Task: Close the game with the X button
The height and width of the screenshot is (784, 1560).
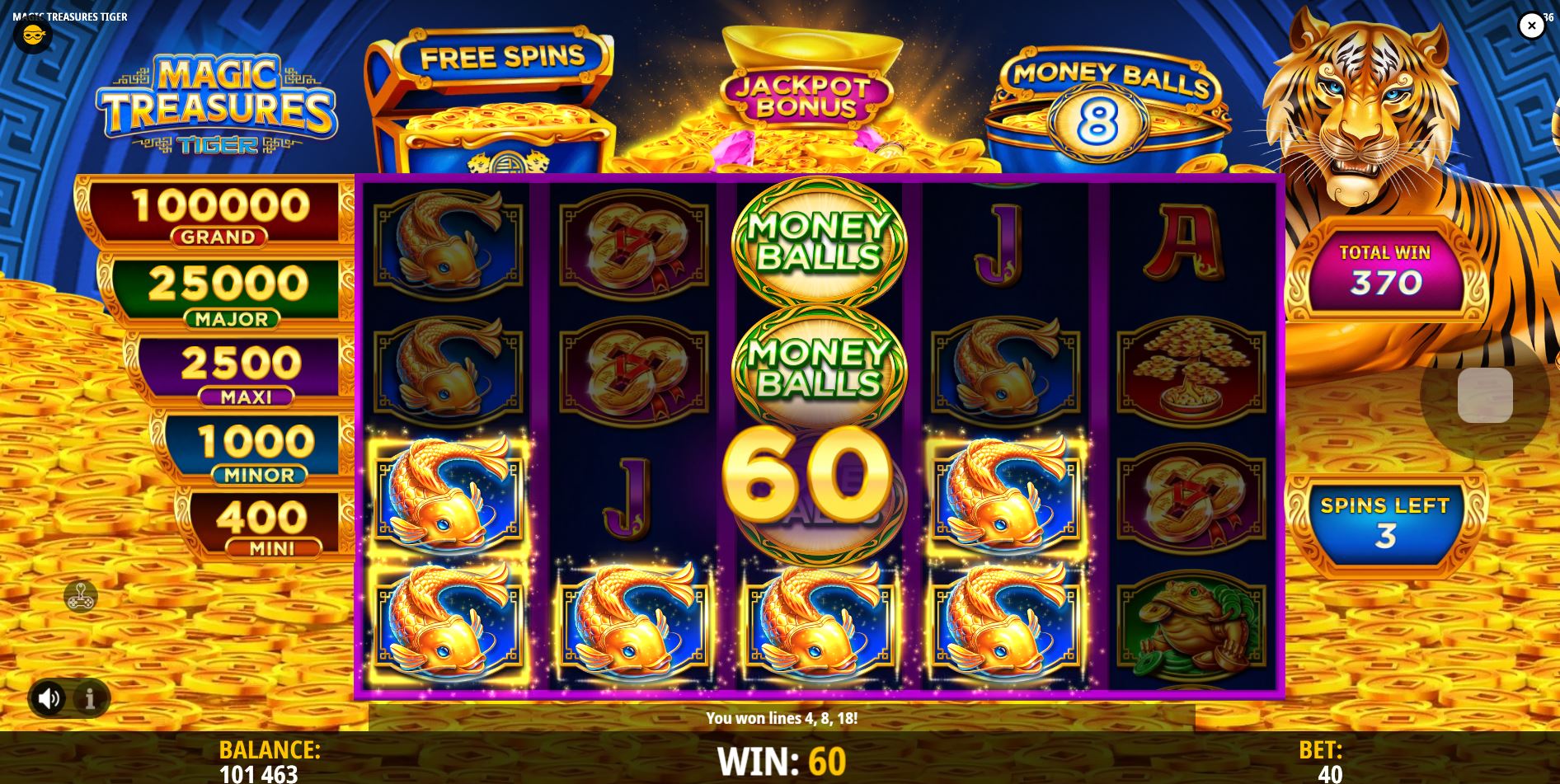Action: tap(1531, 26)
